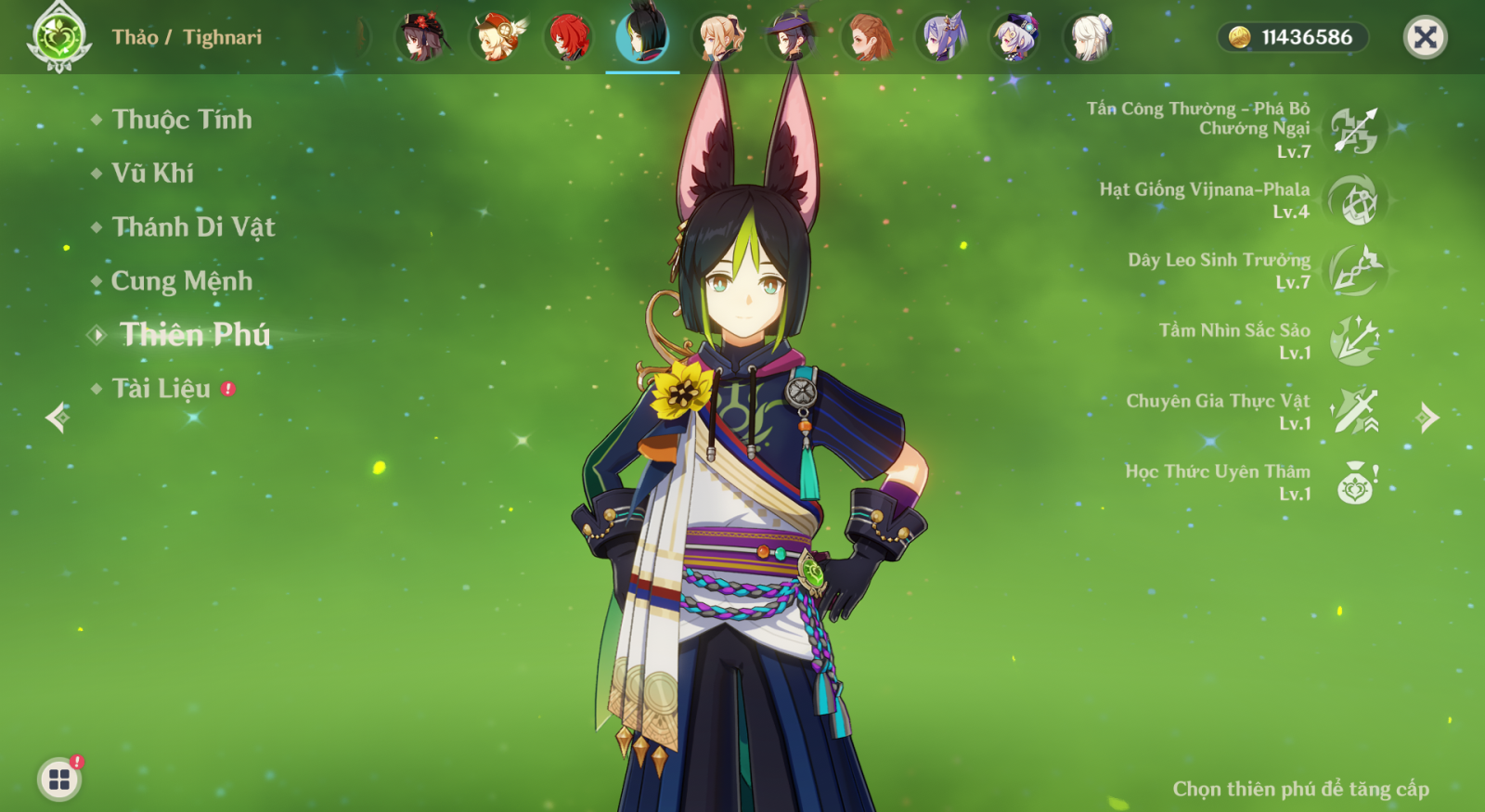Select Vũ Khí in the side menu
Image resolution: width=1485 pixels, height=812 pixels.
click(152, 174)
